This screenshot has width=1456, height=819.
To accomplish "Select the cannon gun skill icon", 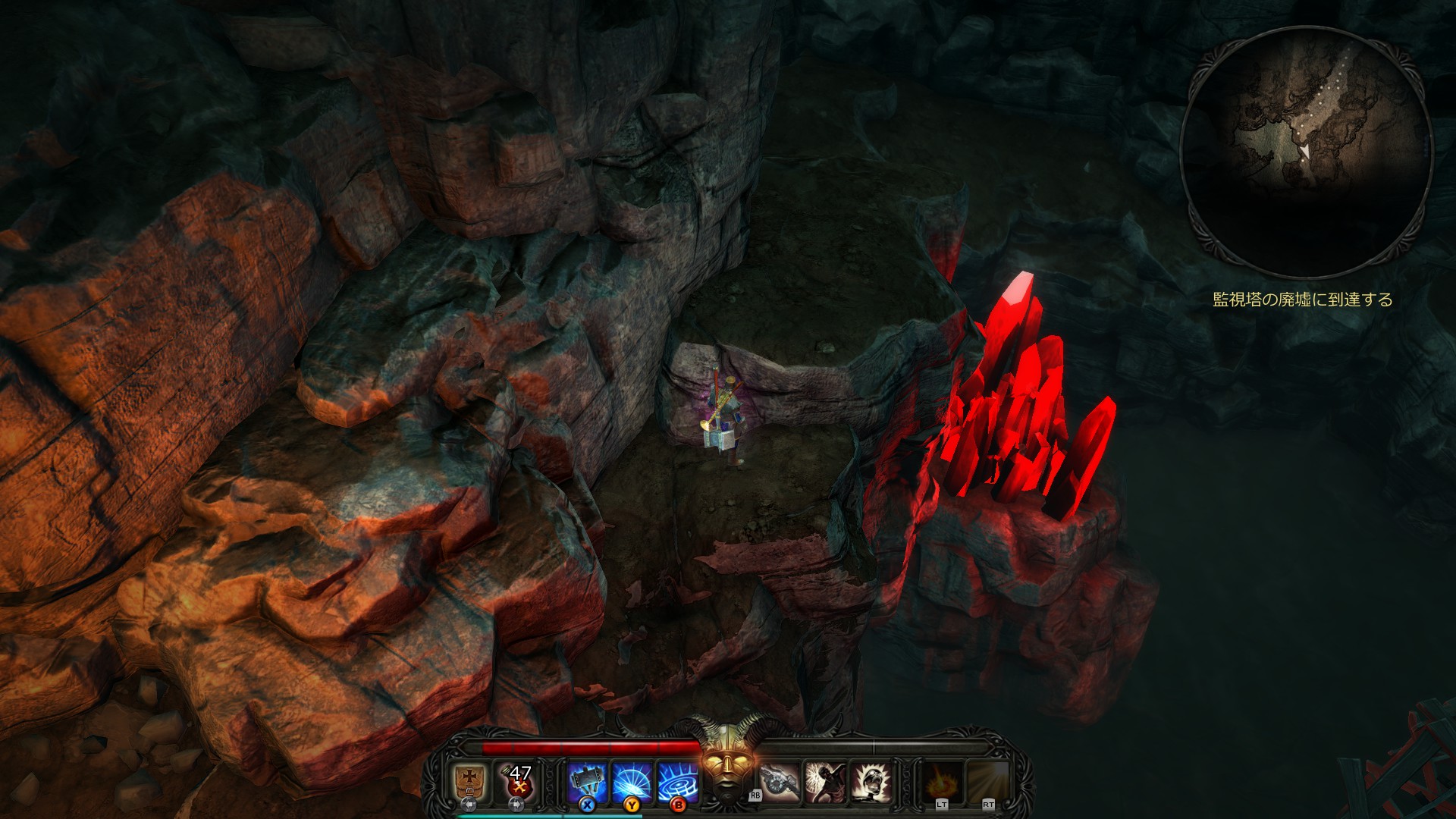I will tap(780, 782).
